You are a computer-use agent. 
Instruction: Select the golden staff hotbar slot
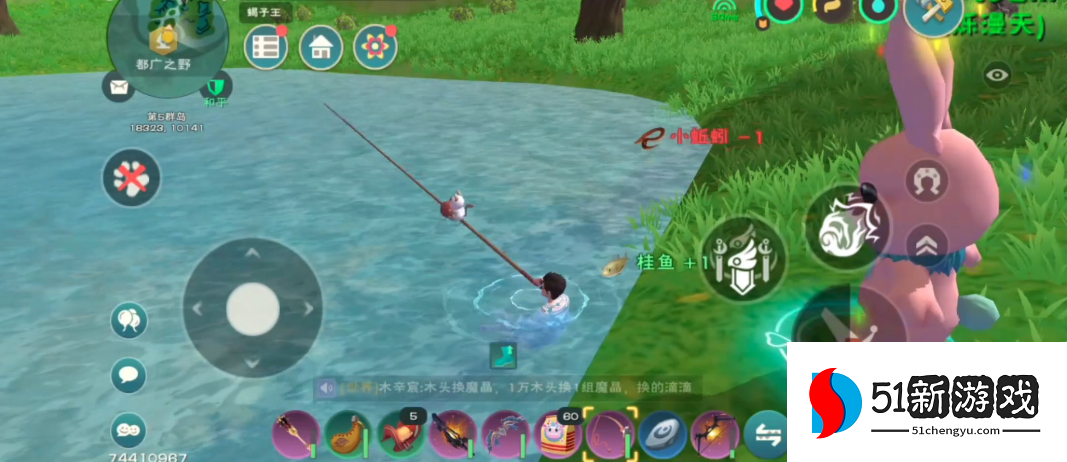click(x=297, y=435)
